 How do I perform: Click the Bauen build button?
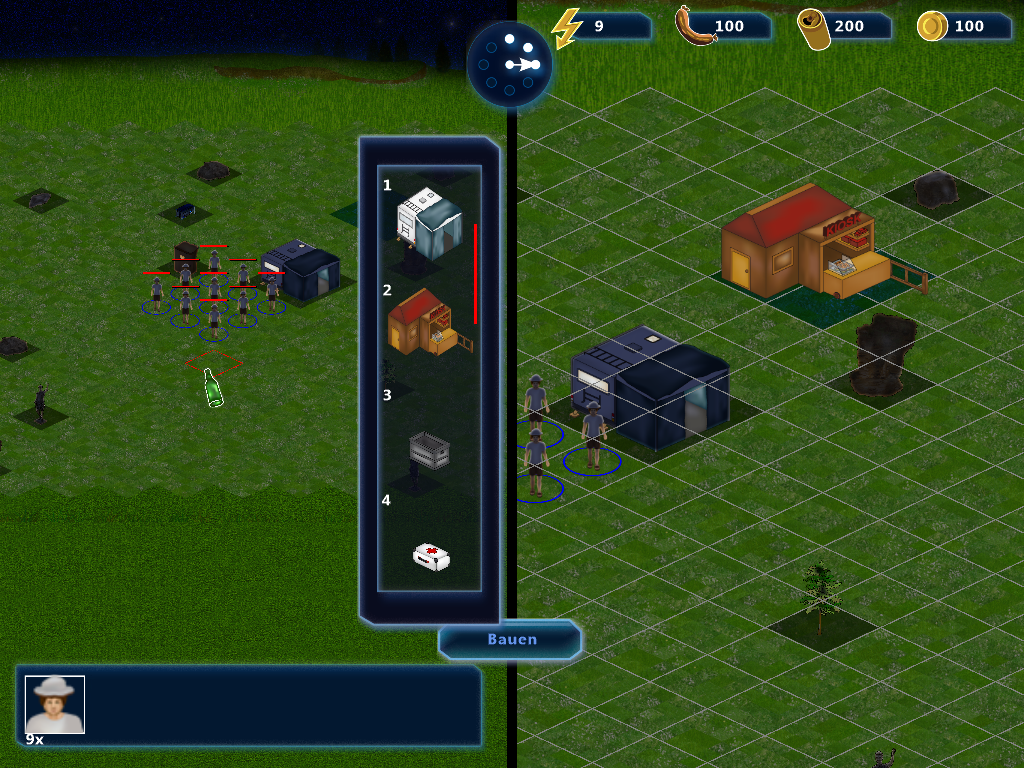coord(511,640)
